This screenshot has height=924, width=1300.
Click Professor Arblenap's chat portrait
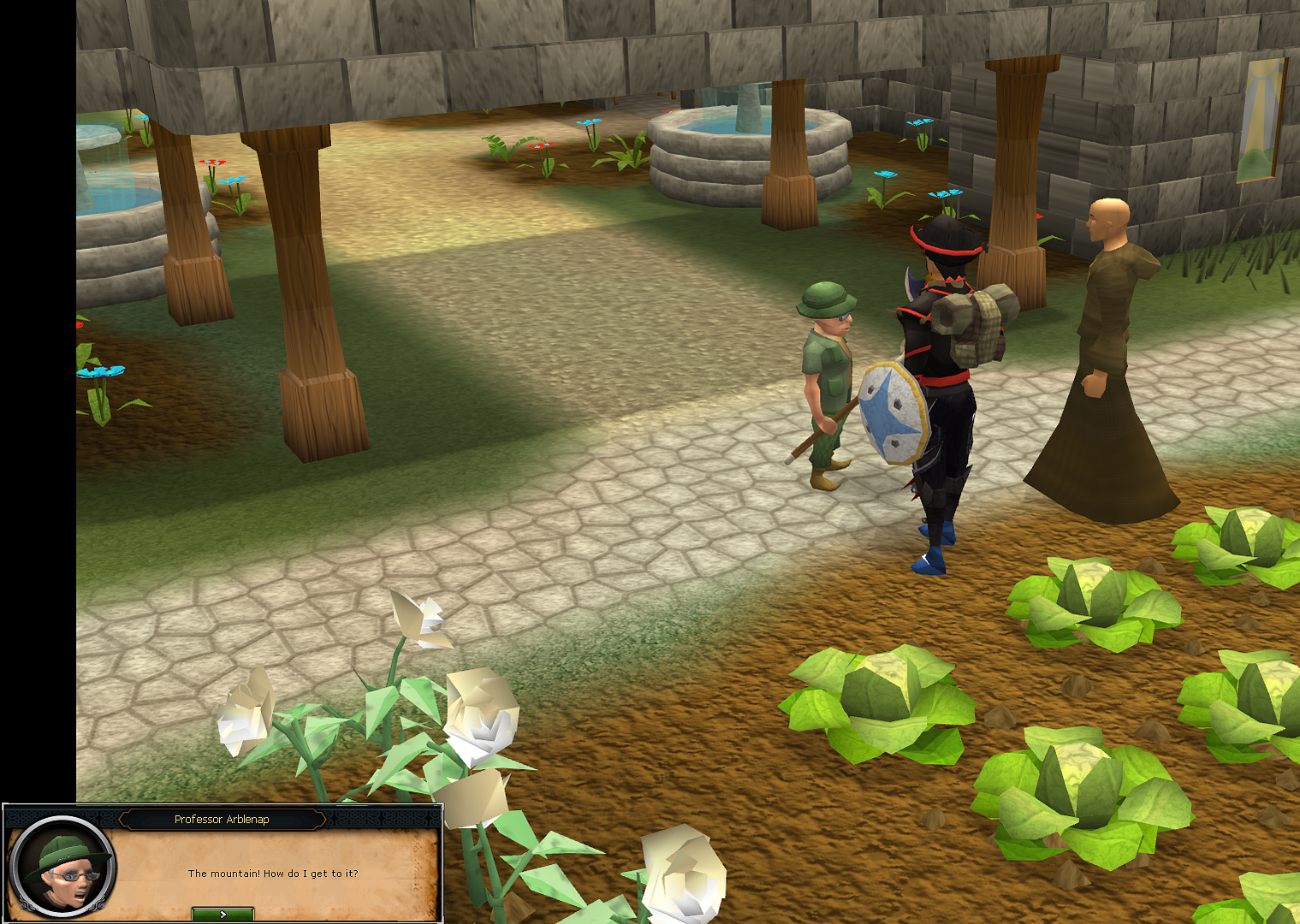(x=63, y=867)
